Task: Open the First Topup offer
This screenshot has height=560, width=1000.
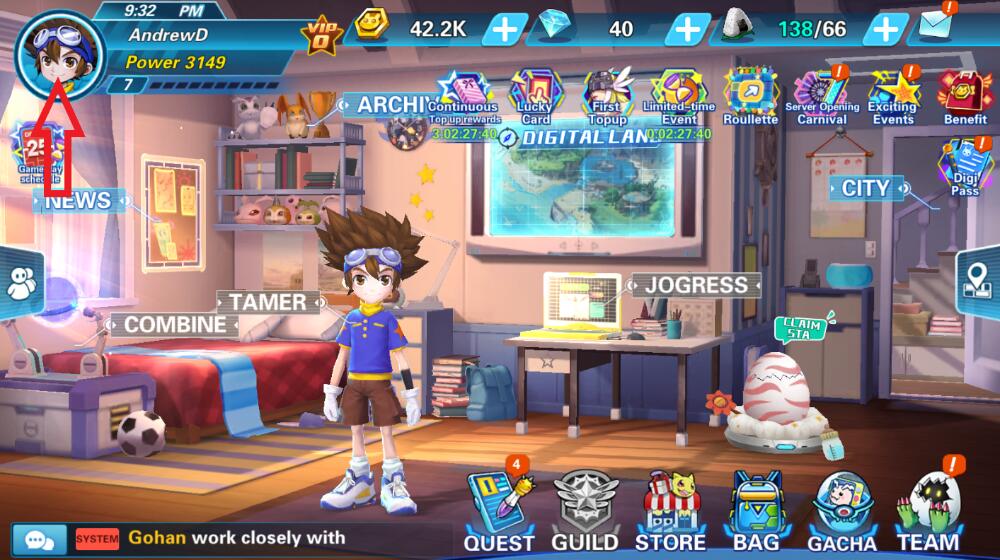Action: (607, 96)
